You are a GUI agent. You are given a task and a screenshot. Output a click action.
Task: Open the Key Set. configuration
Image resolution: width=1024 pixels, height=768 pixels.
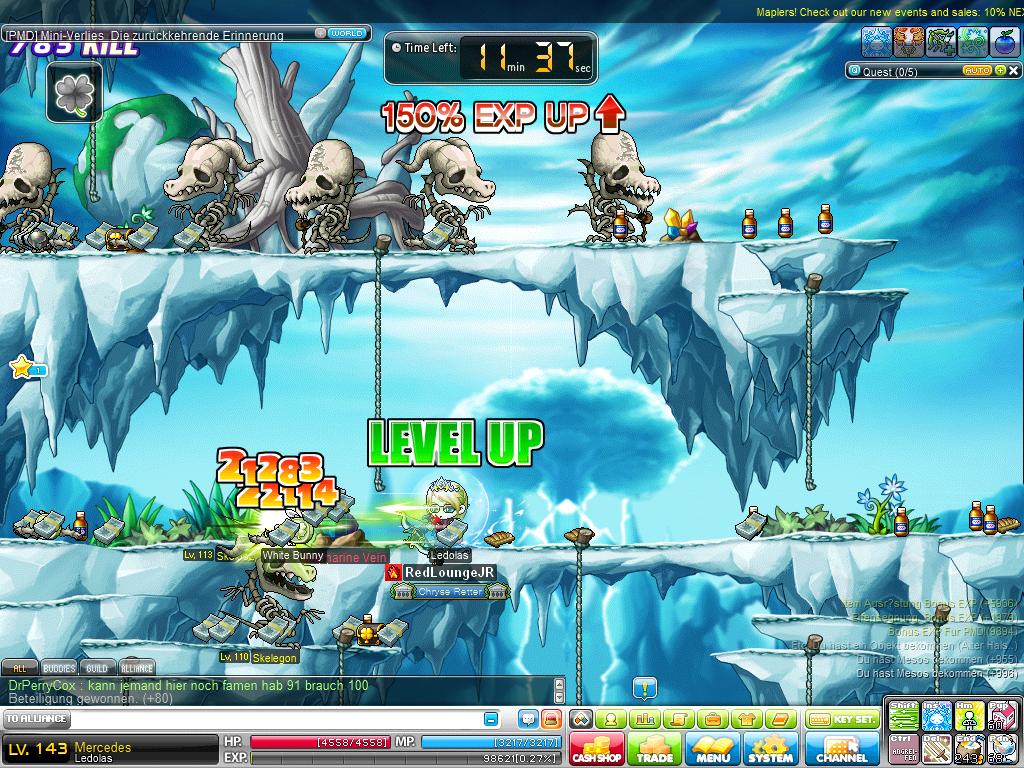coord(842,719)
